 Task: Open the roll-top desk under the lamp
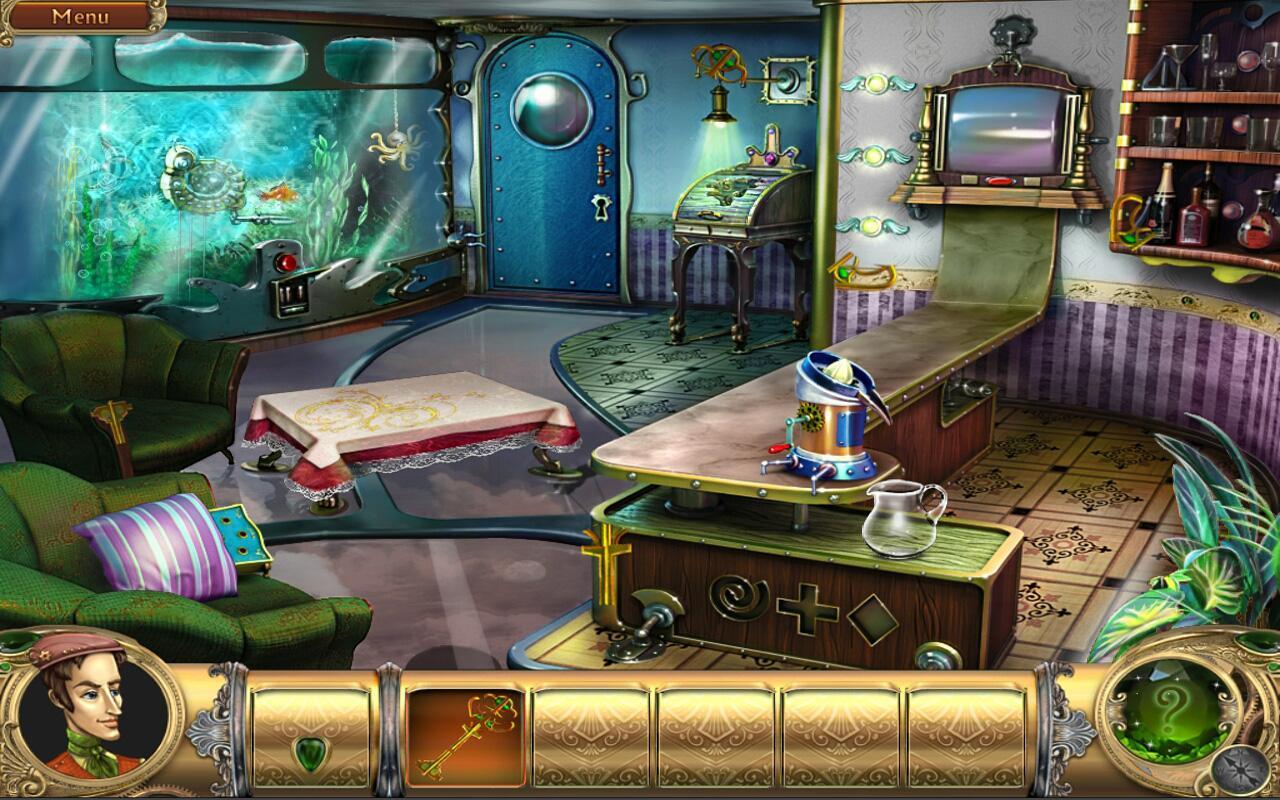coord(725,200)
